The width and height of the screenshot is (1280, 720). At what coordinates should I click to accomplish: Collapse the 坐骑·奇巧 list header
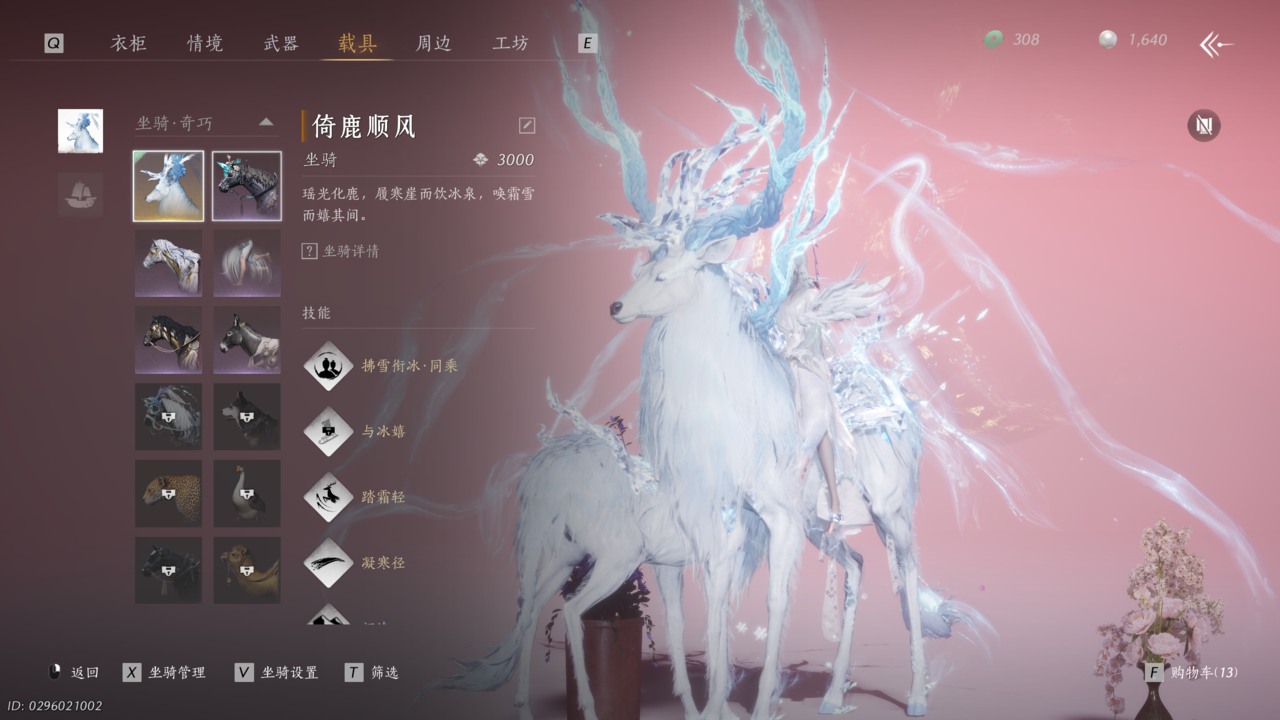[x=266, y=122]
